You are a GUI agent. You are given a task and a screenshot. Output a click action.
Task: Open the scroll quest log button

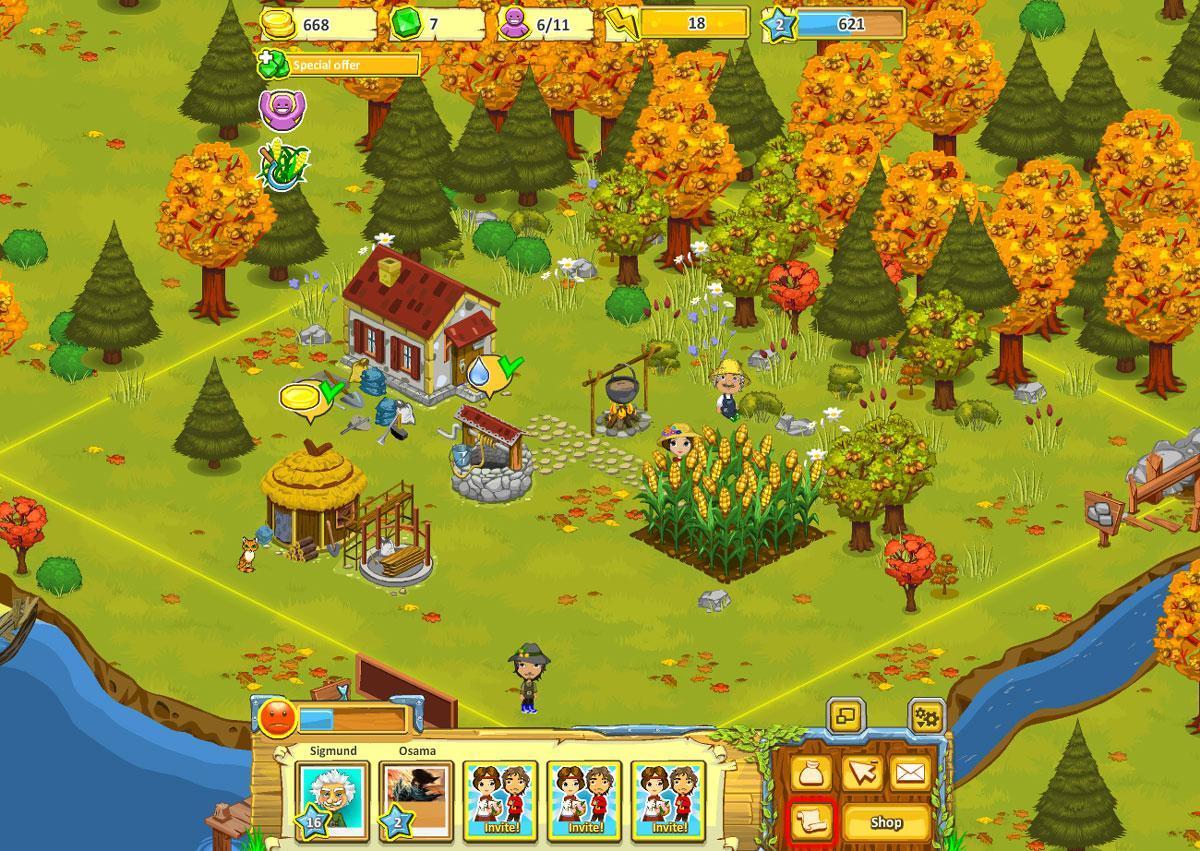pyautogui.click(x=811, y=823)
